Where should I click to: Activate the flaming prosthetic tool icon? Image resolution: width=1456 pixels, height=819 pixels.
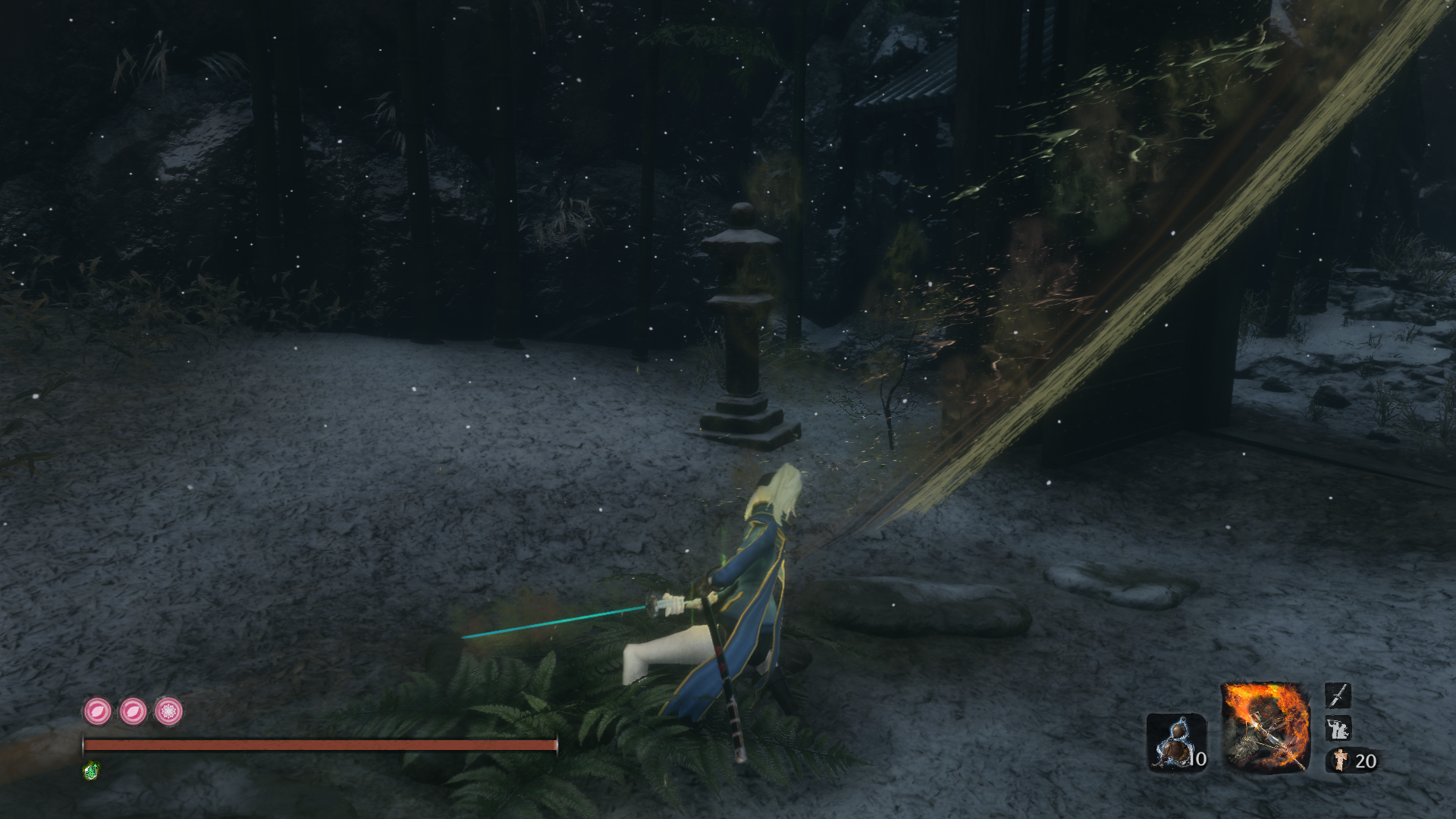pos(1265,727)
